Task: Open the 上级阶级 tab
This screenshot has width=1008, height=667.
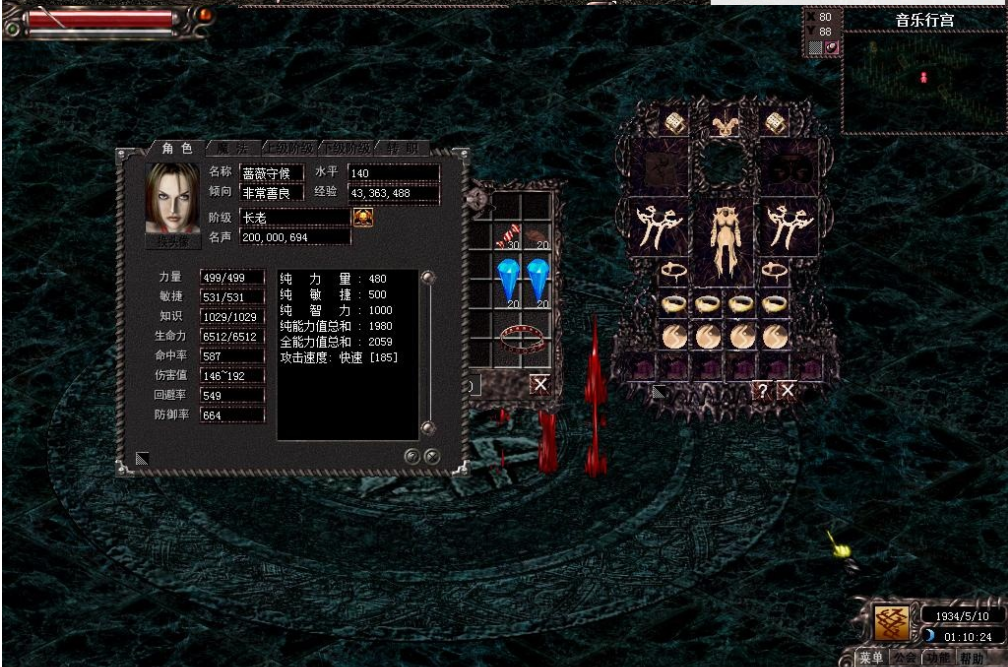Action: (289, 148)
